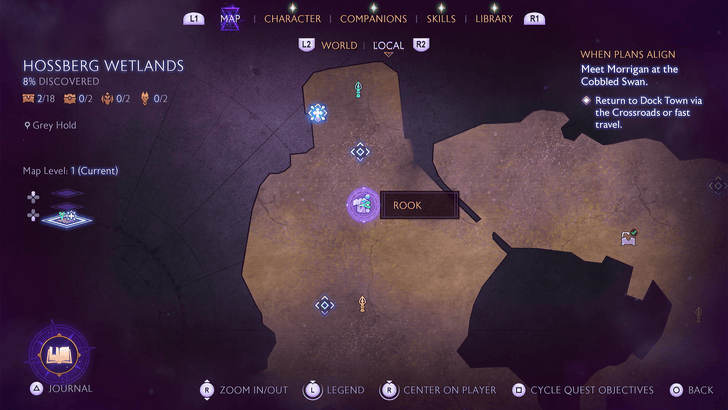Click the Rook player marker
This screenshot has width=728, height=410.
pos(362,205)
